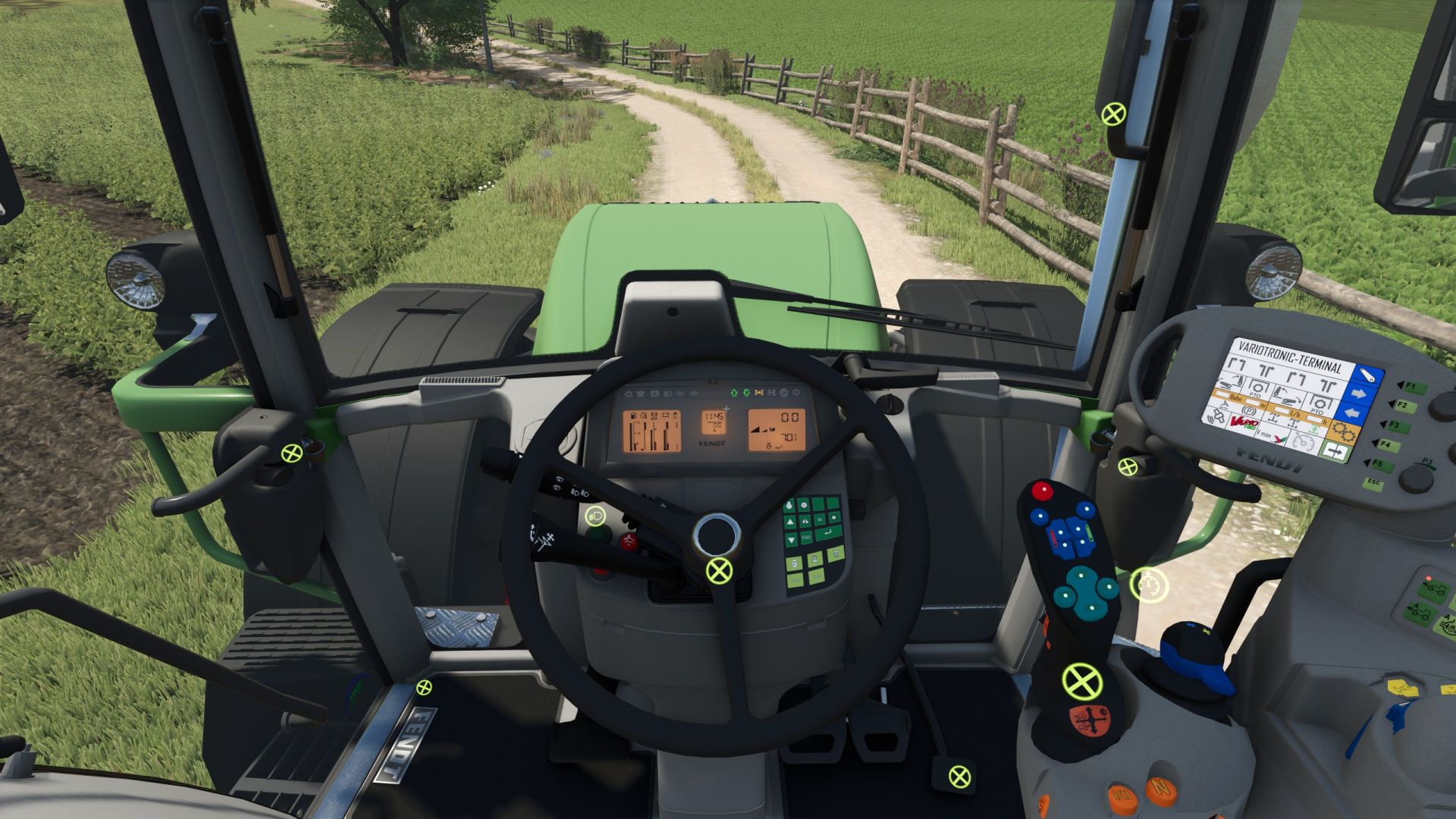The height and width of the screenshot is (819, 1456).
Task: Select the gears settings icon on the Variotronic terminal
Action: (1344, 431)
